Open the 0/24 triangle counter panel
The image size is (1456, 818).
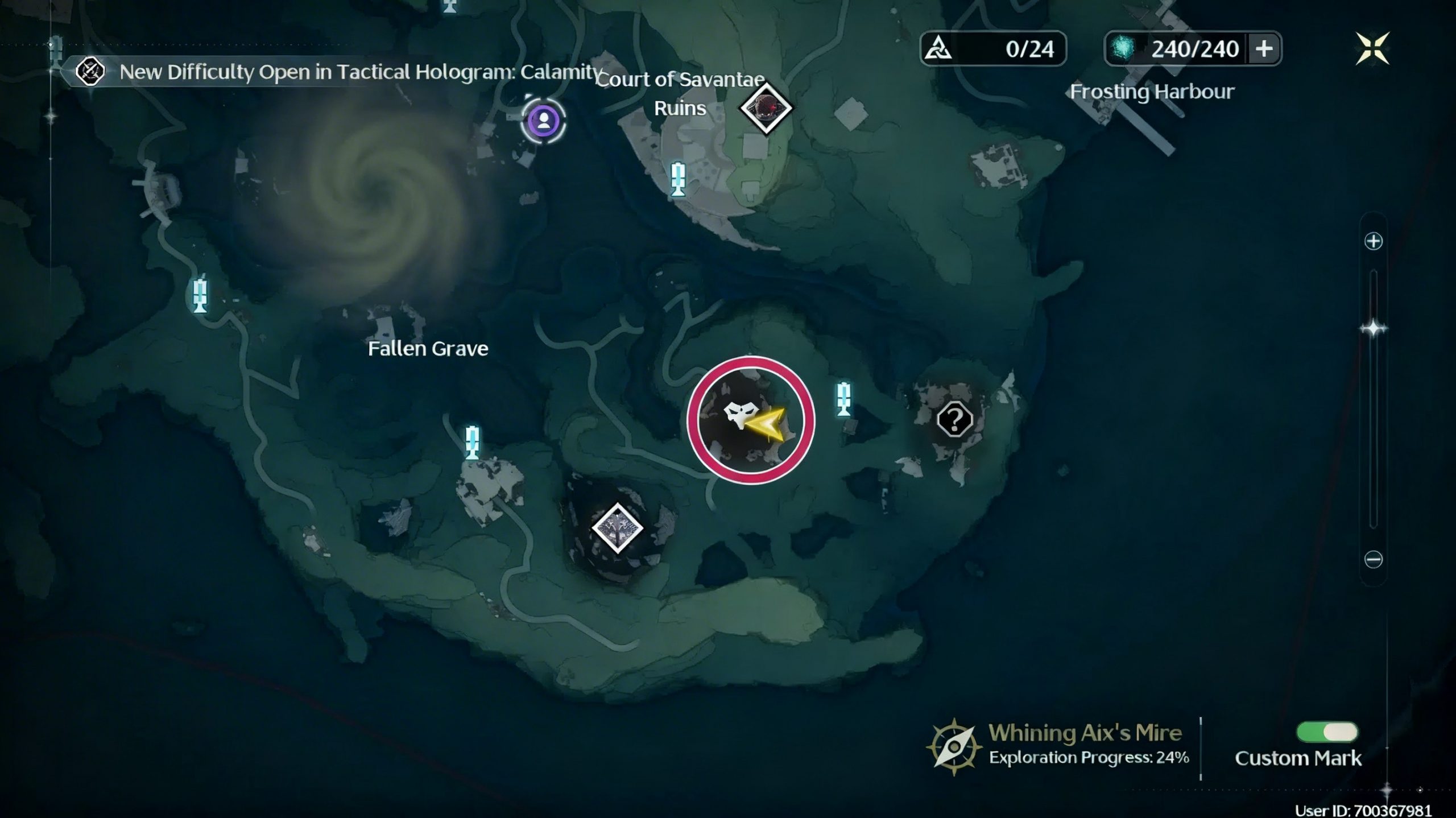pos(992,49)
